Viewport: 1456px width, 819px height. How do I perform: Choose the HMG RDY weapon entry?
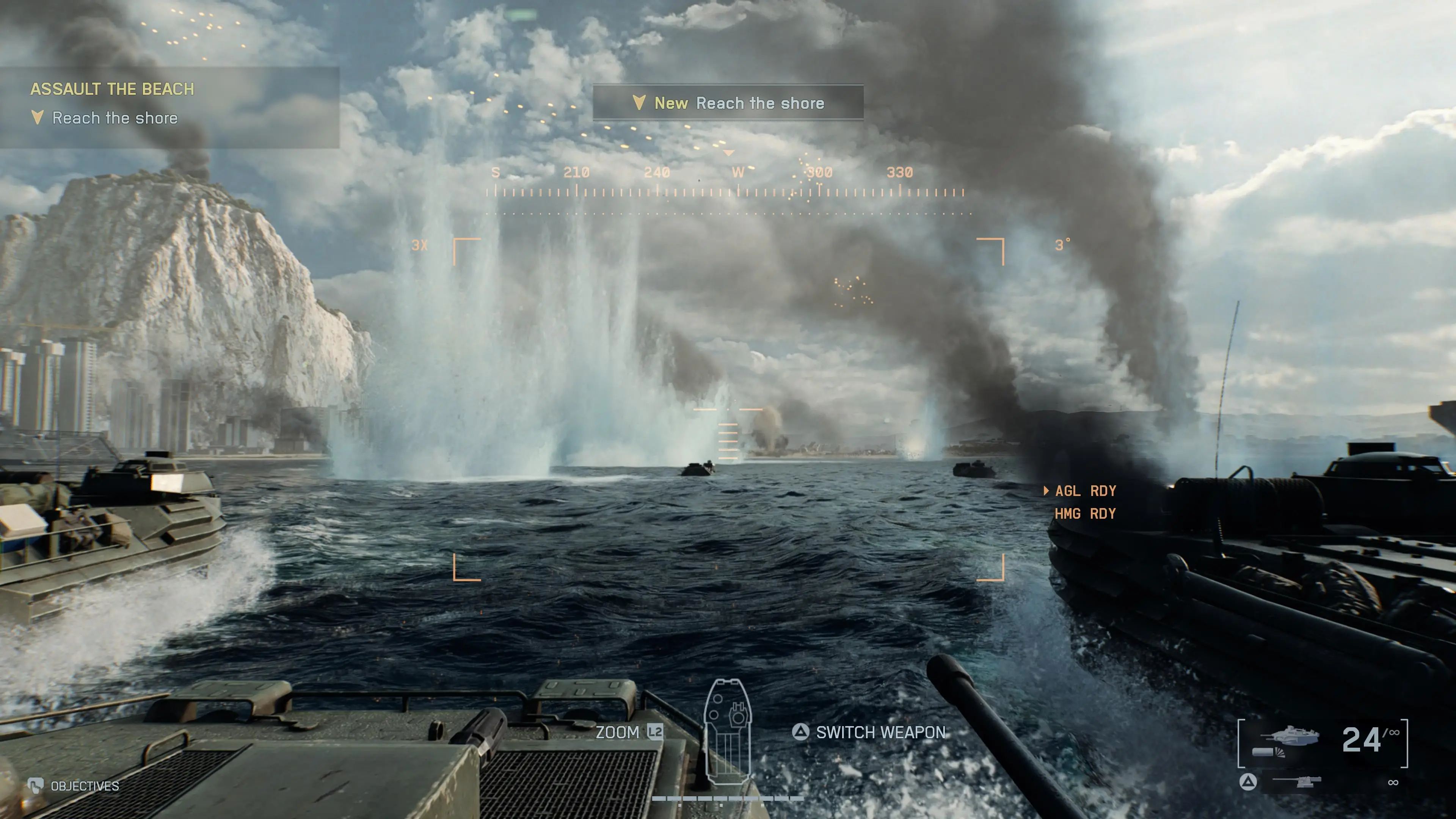1085,514
